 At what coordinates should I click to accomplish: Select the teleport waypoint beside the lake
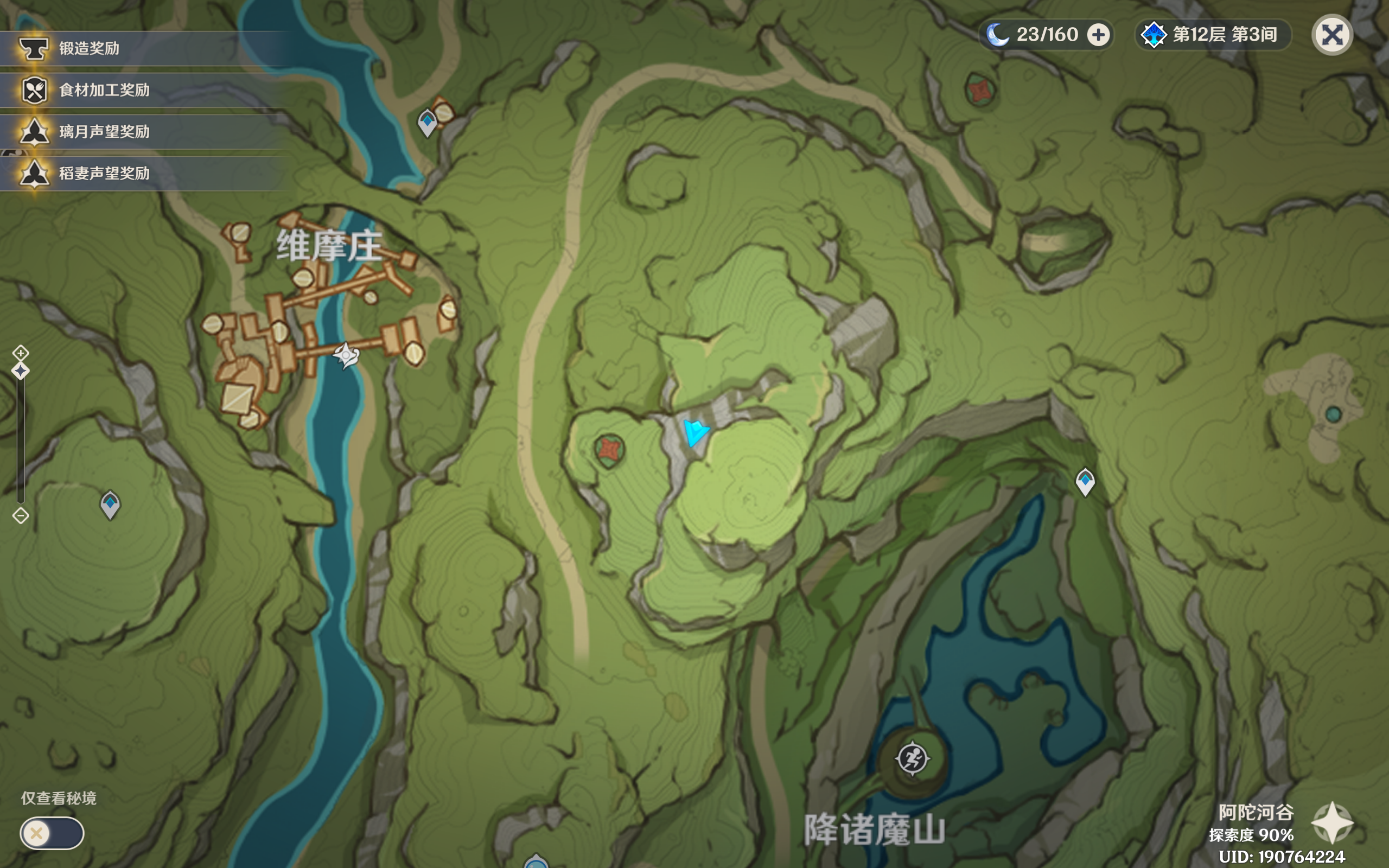tap(1085, 481)
